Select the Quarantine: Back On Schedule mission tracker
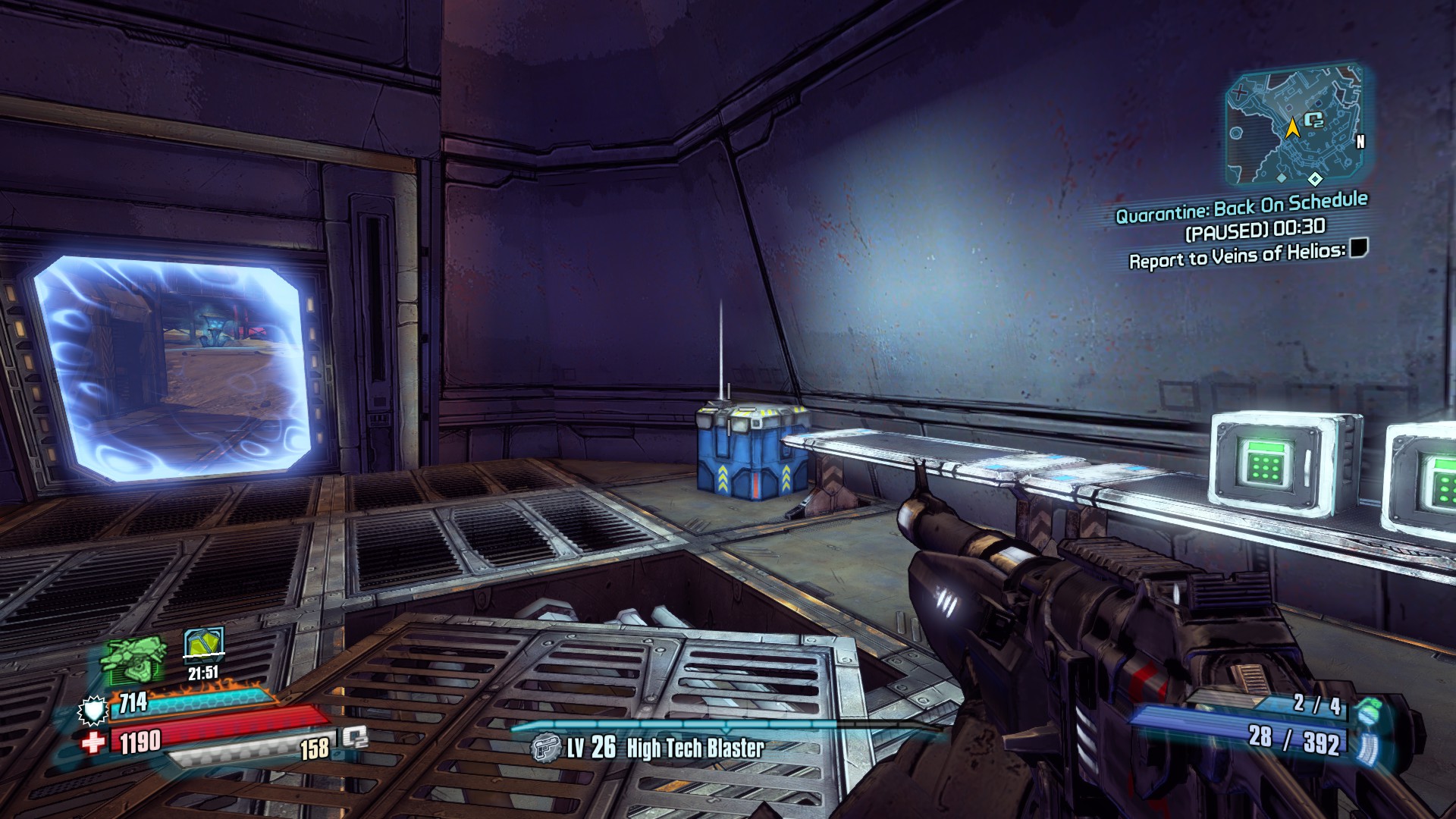Viewport: 1456px width, 819px height. click(x=1241, y=207)
